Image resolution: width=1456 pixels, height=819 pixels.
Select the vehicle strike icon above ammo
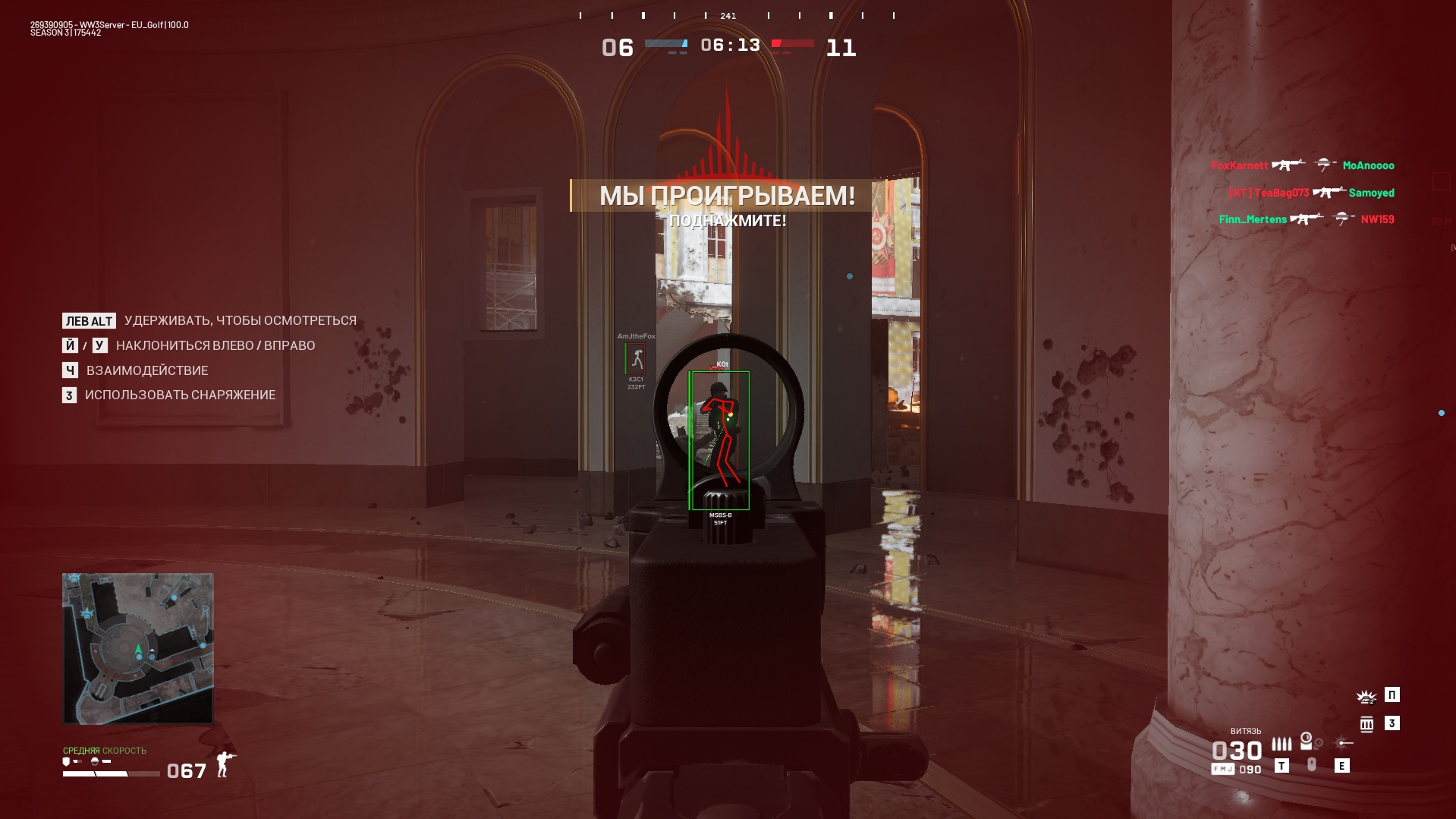click(1366, 696)
